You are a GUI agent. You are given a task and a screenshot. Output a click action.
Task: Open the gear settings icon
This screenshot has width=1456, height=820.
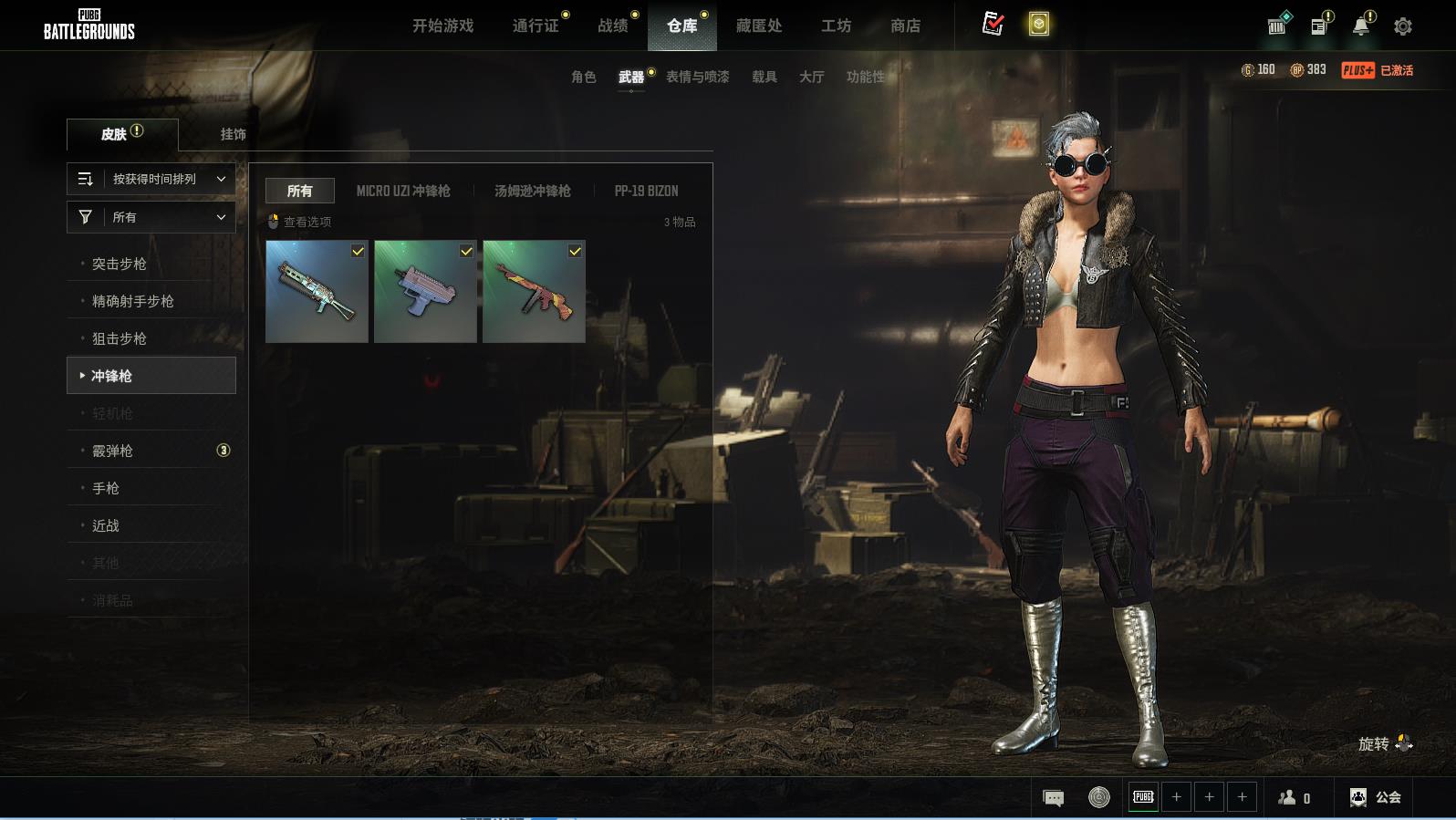coord(1403,26)
